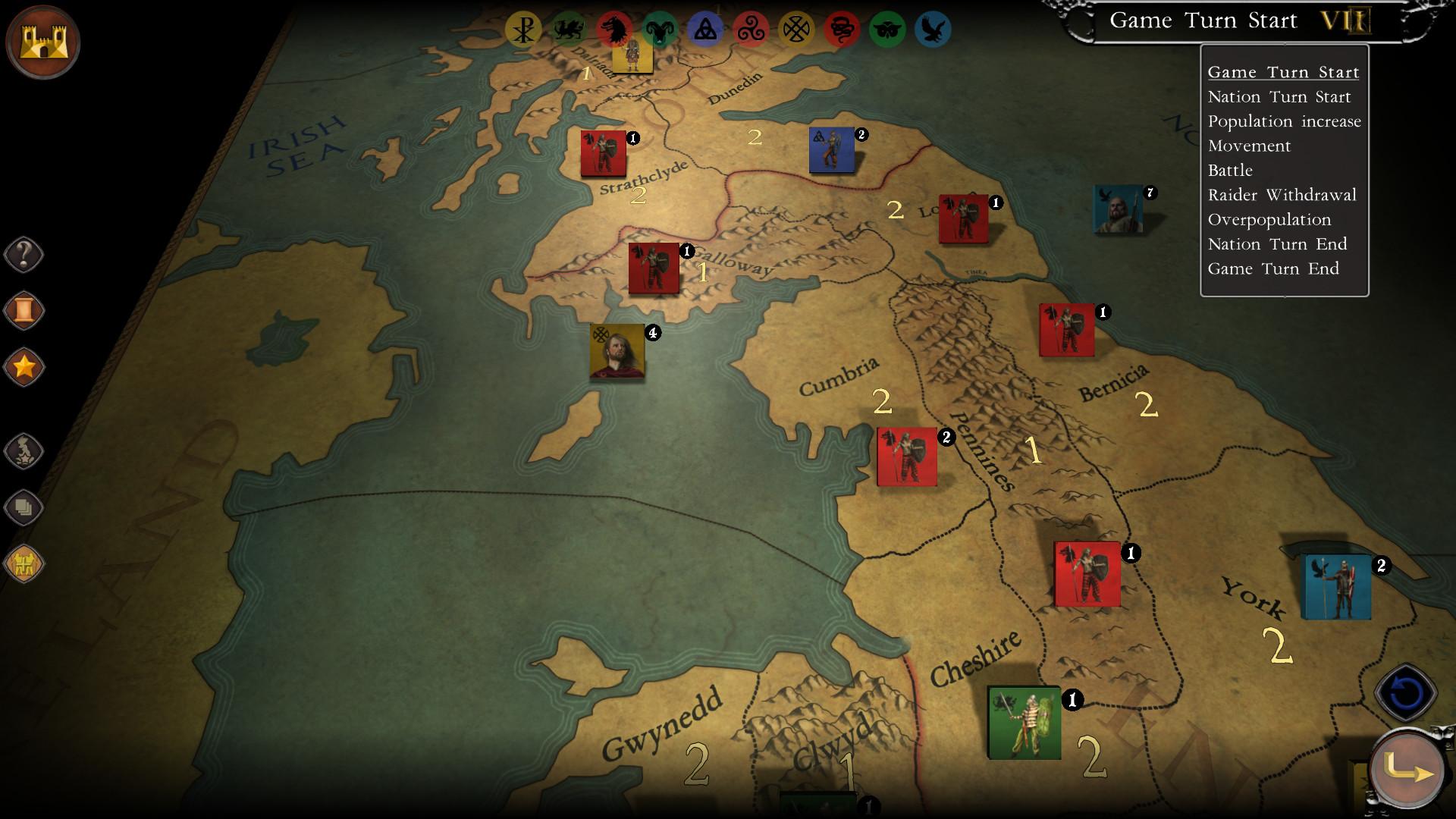The image size is (1456, 819).
Task: Select the Movement phase in turn list
Action: click(x=1248, y=146)
